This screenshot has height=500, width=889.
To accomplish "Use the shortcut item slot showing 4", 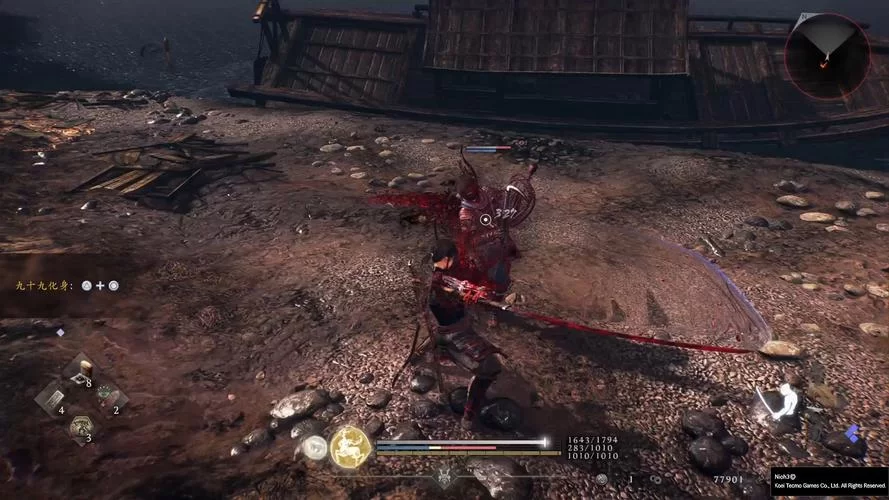I will (51, 400).
